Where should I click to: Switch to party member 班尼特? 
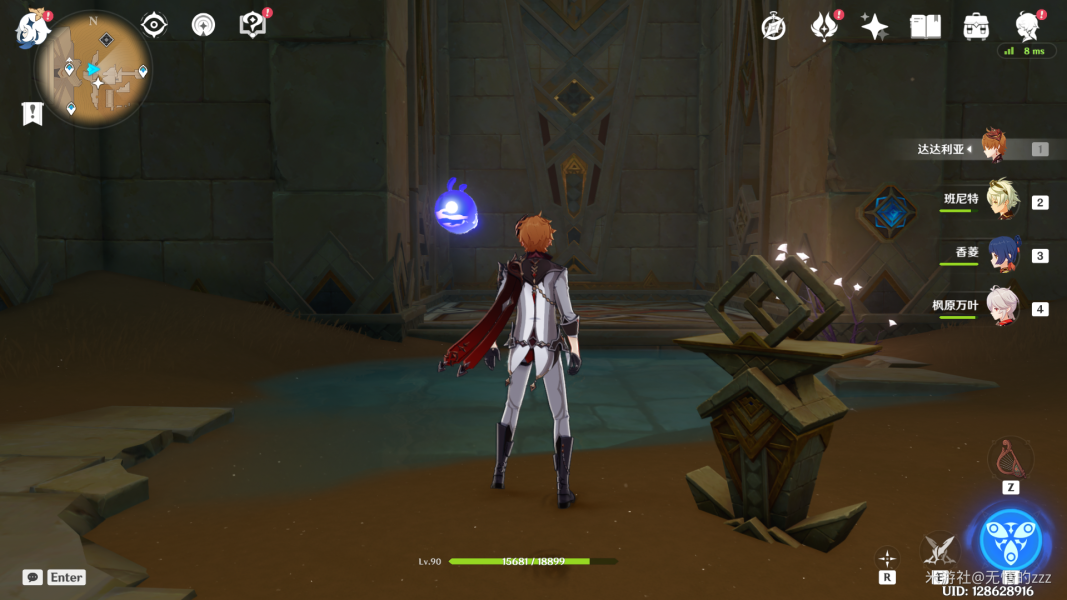1001,201
